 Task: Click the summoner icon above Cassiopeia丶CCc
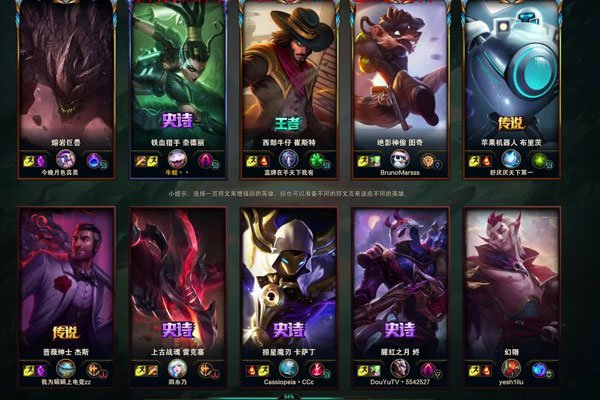(289, 368)
